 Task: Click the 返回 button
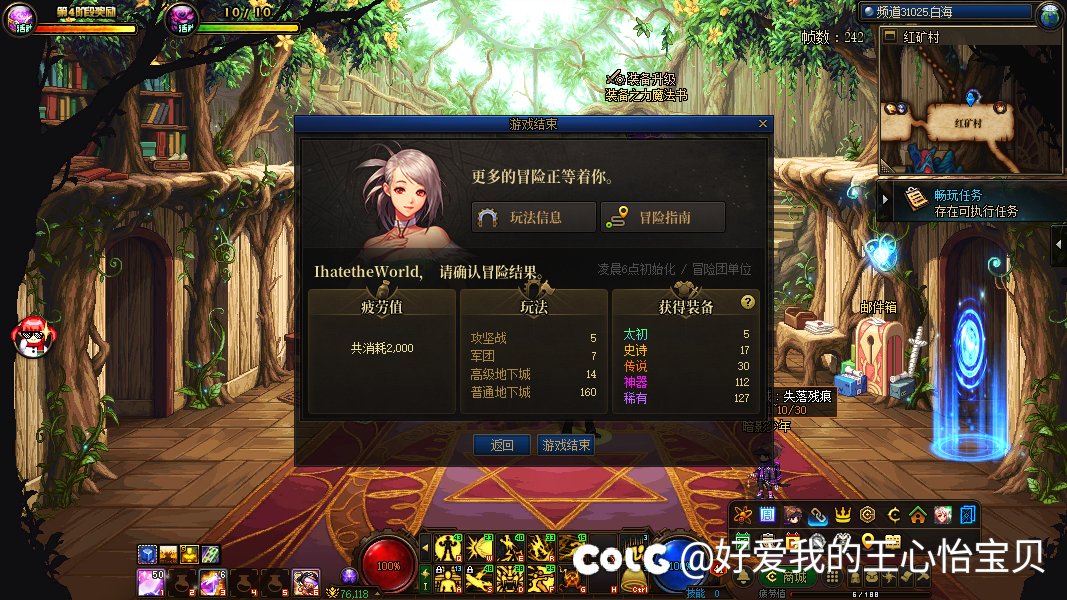(502, 445)
